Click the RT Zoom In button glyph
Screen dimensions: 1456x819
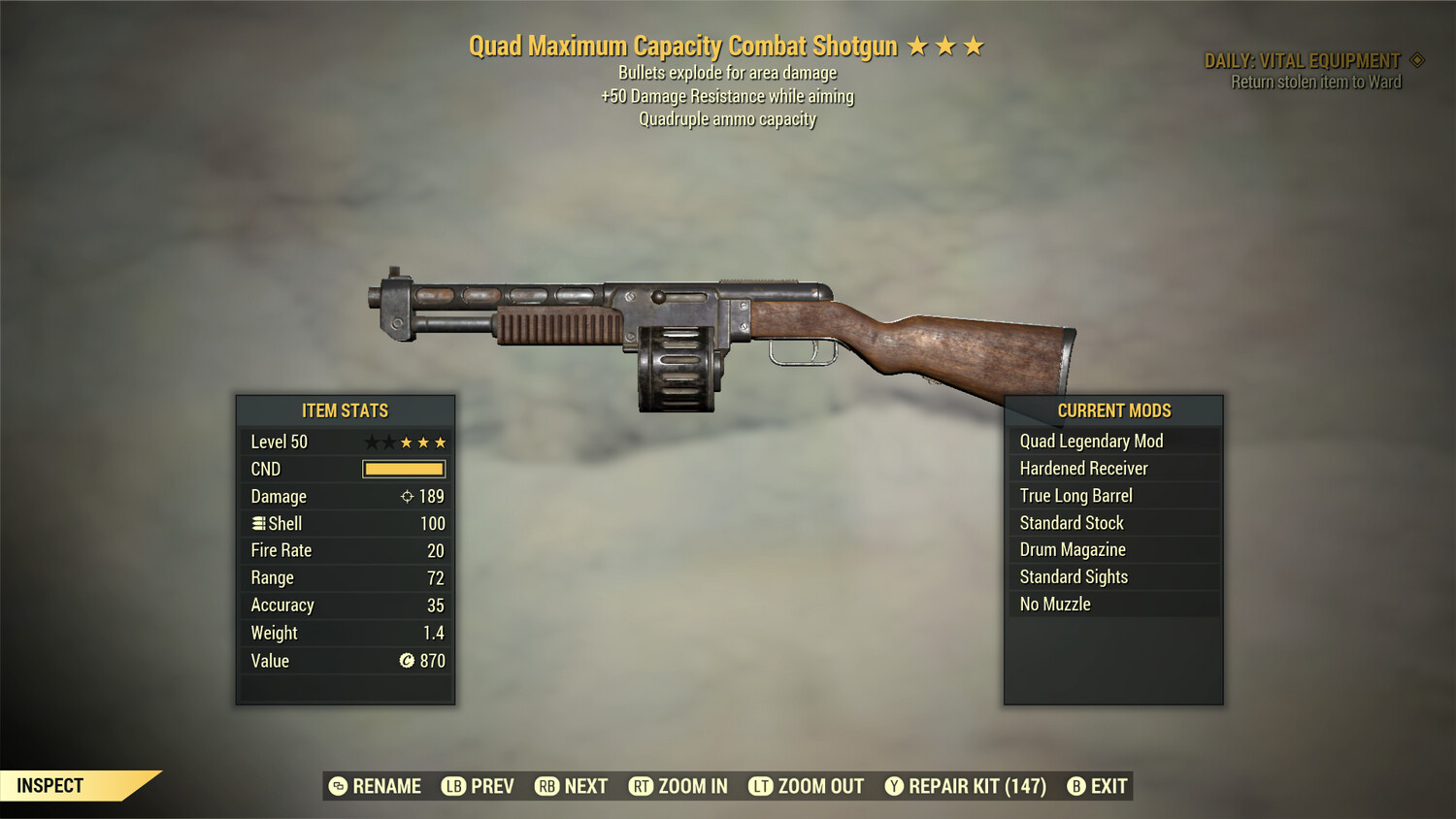point(642,786)
